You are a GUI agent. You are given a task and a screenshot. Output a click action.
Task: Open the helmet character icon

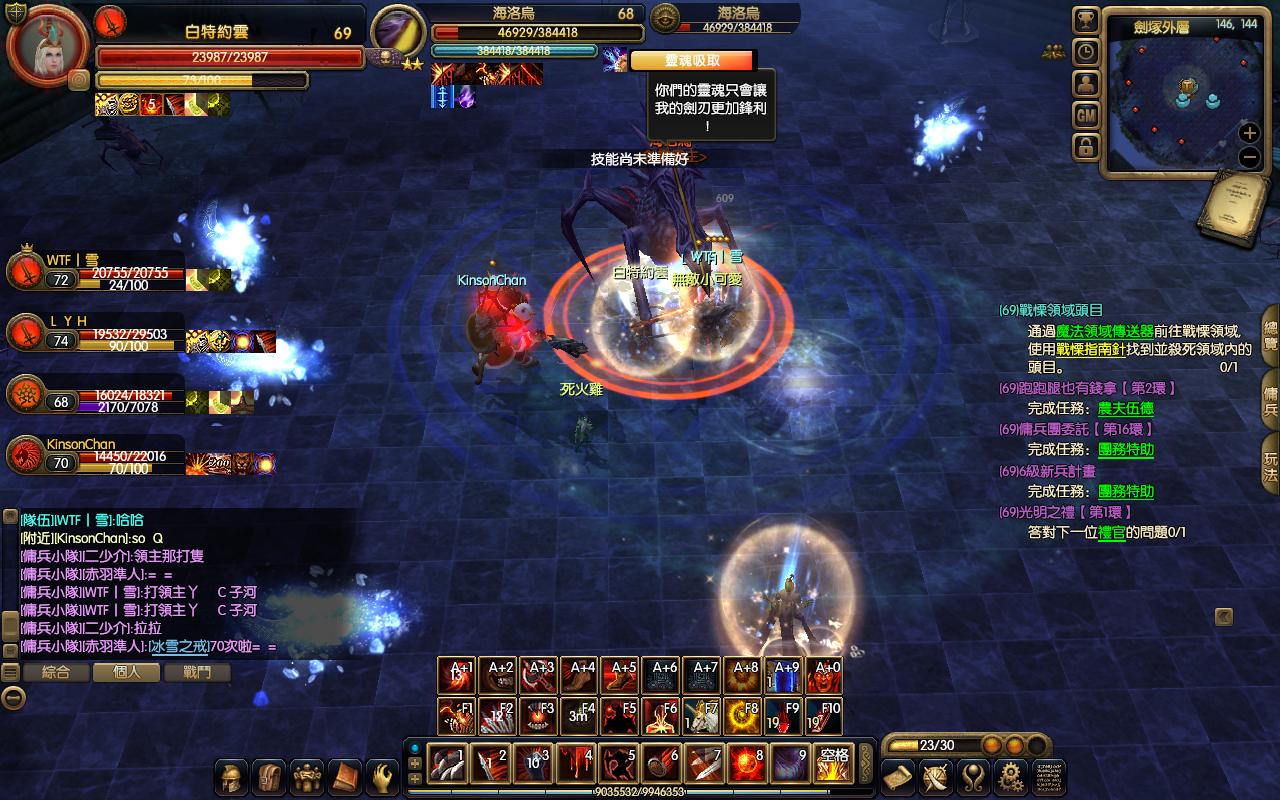(x=232, y=777)
